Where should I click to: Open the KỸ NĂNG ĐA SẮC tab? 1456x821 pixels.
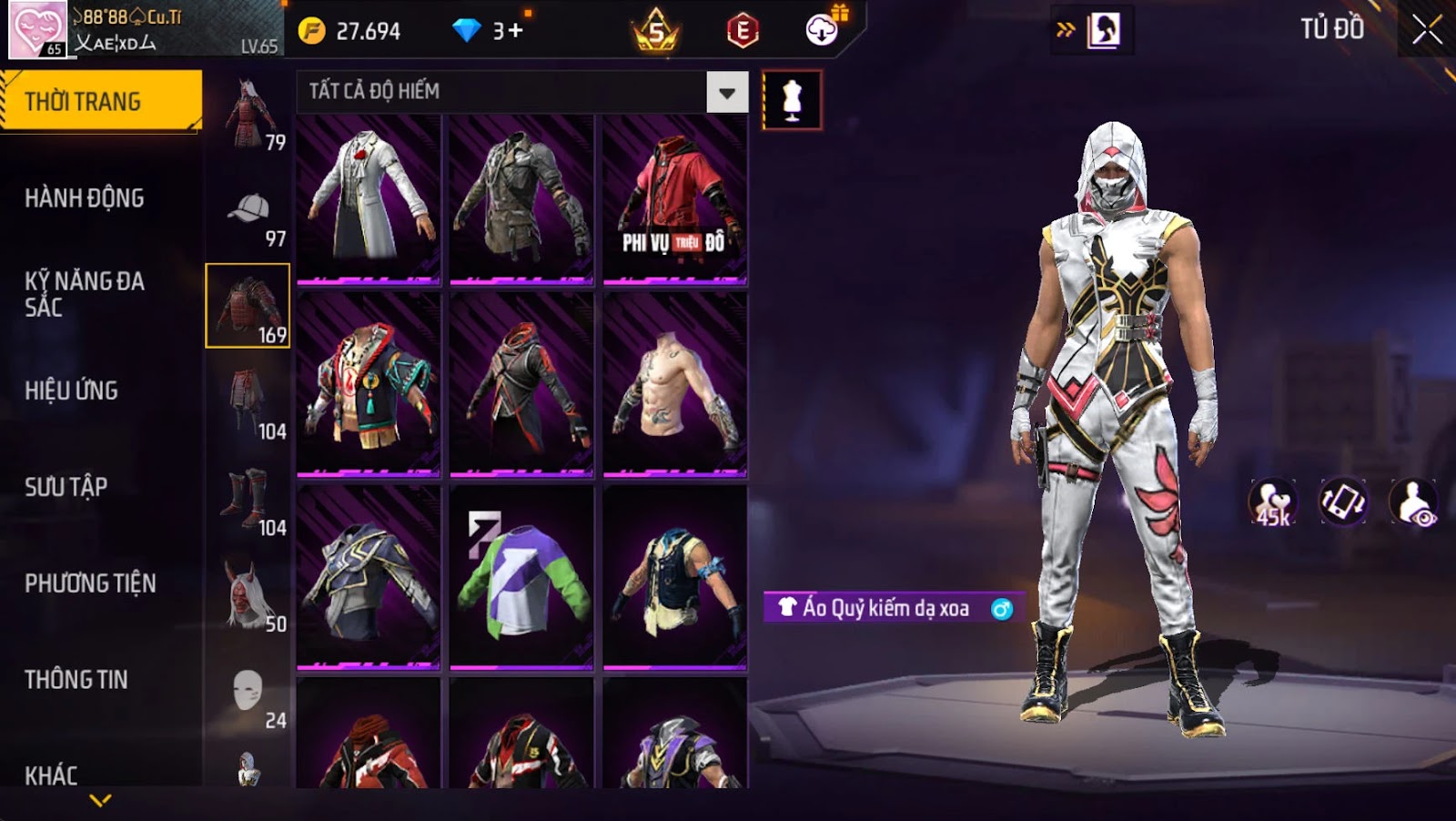[x=85, y=294]
